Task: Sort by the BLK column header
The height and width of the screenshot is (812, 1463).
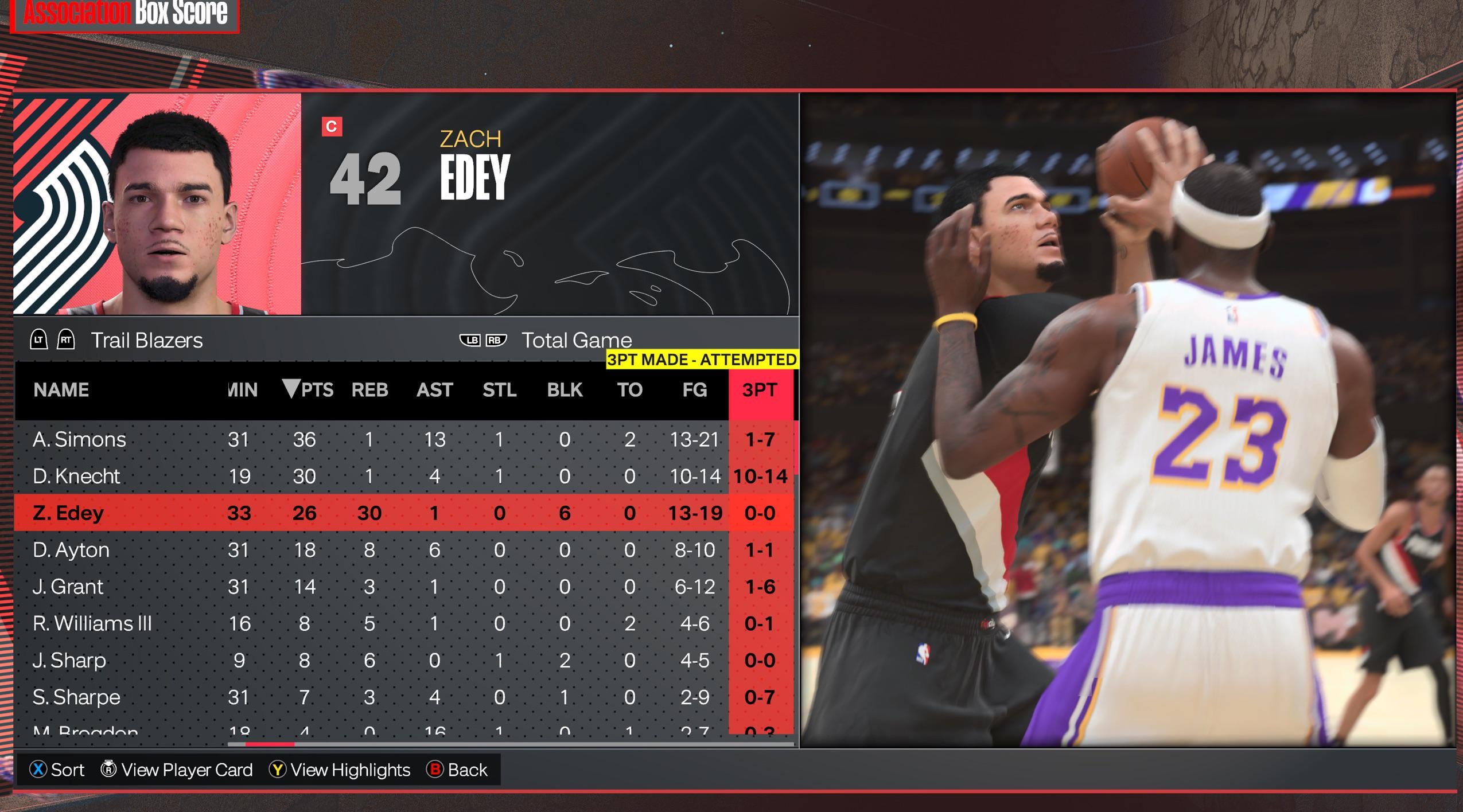Action: [x=565, y=390]
